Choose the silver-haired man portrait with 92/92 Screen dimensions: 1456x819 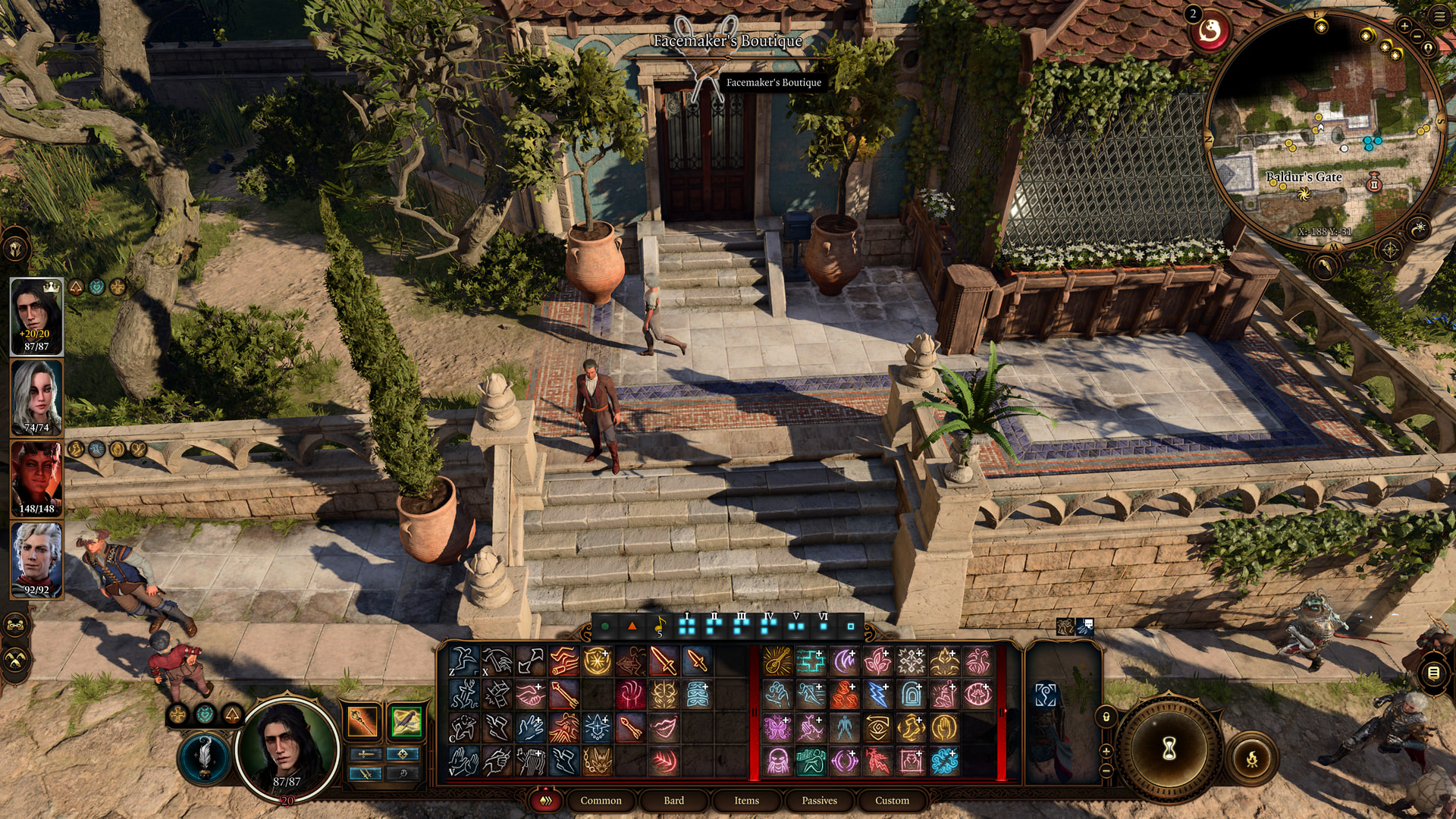point(36,560)
